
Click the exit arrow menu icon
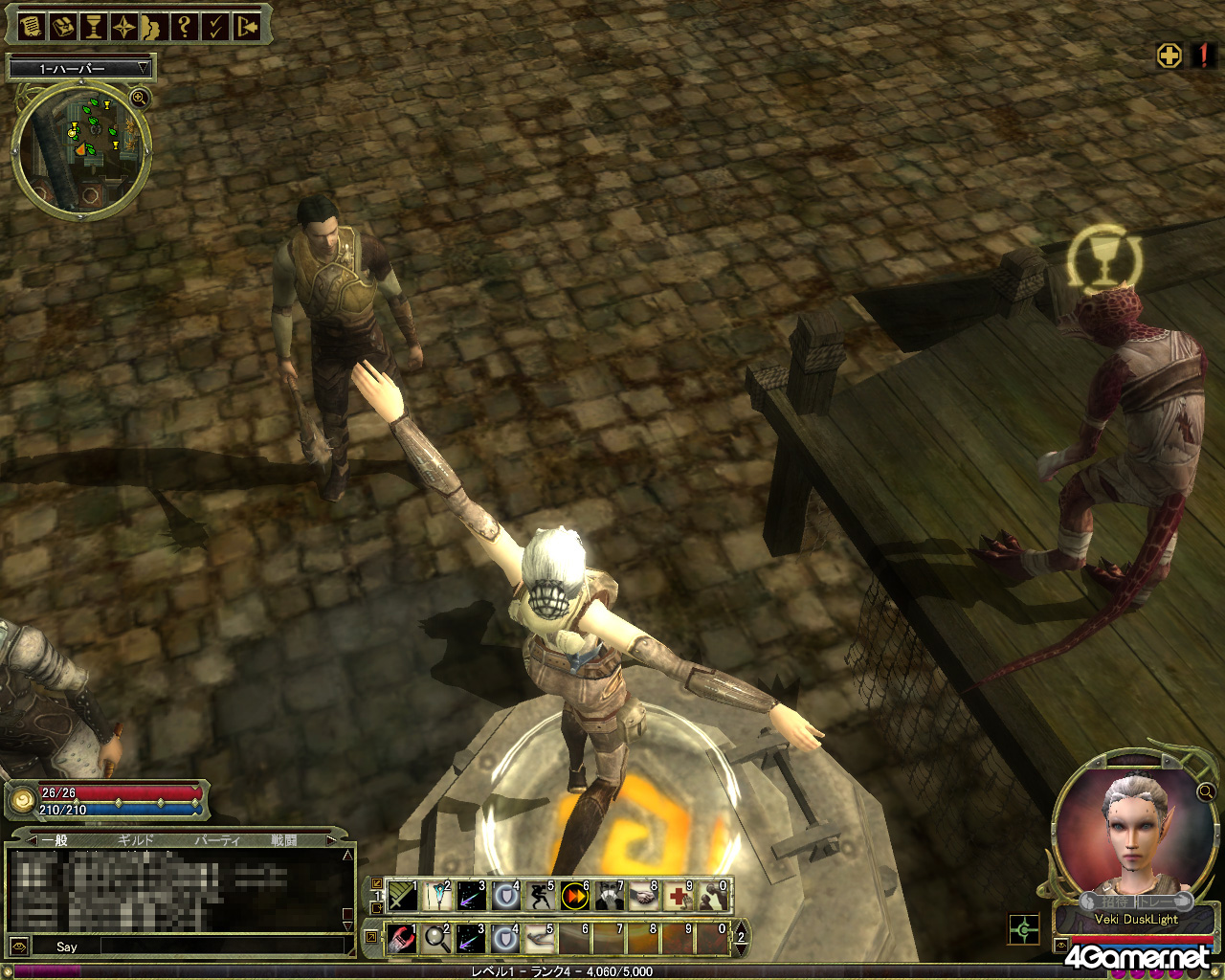coord(247,27)
